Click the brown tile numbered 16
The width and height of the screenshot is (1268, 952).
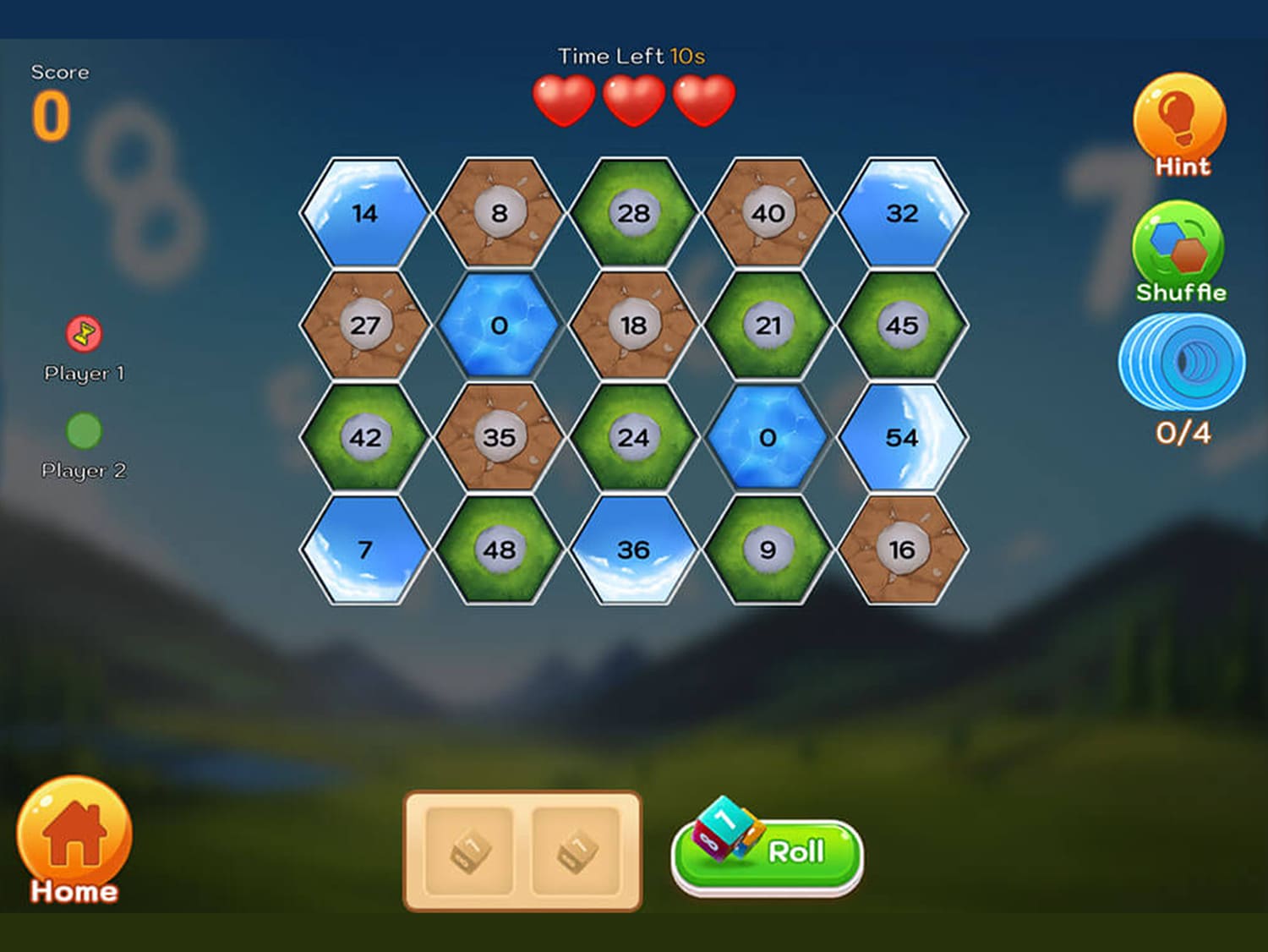[902, 550]
